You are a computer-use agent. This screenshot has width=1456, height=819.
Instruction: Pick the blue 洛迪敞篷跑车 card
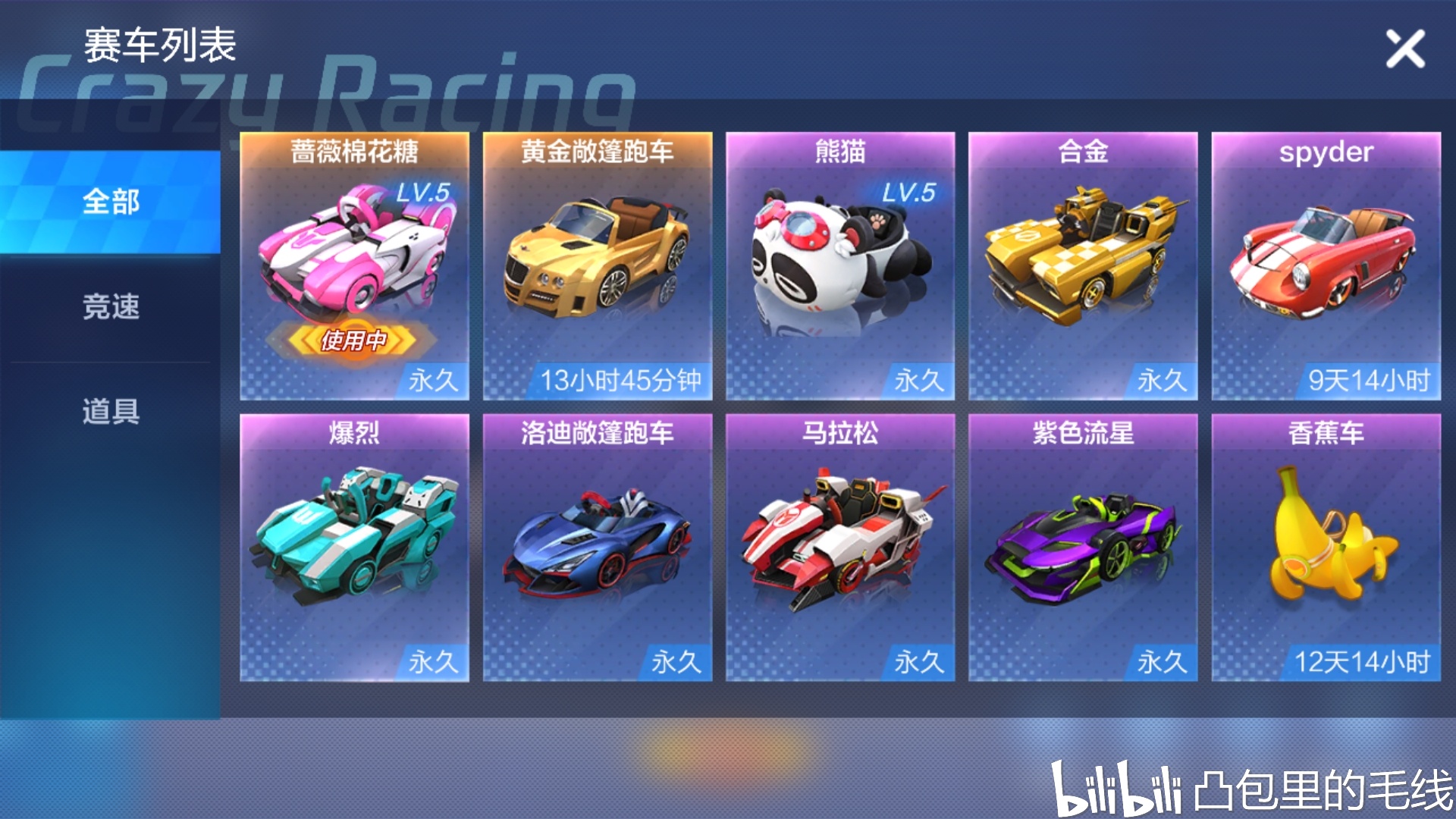(597, 547)
